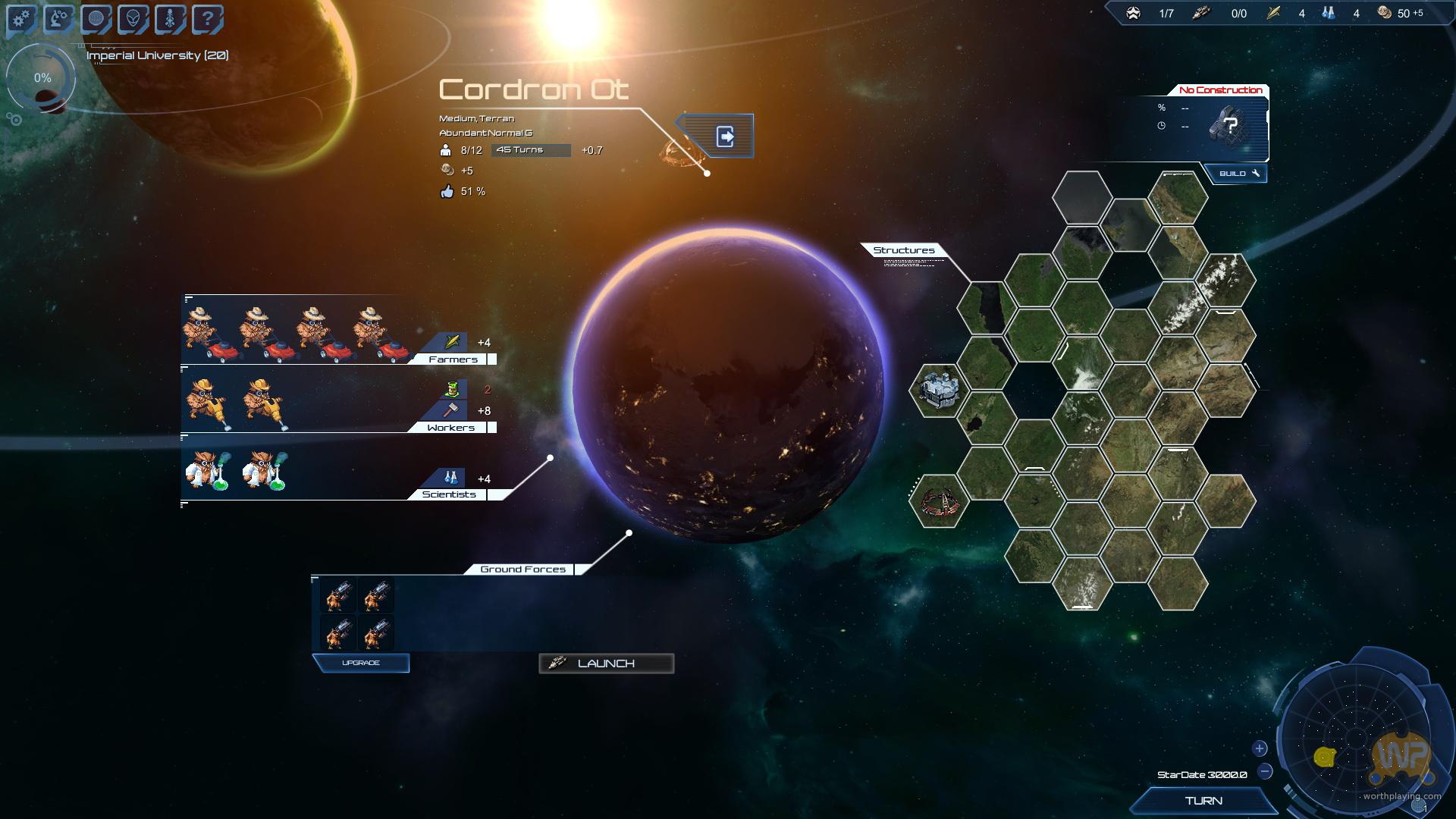
Task: Open the microscope research screen
Action: coord(59,19)
